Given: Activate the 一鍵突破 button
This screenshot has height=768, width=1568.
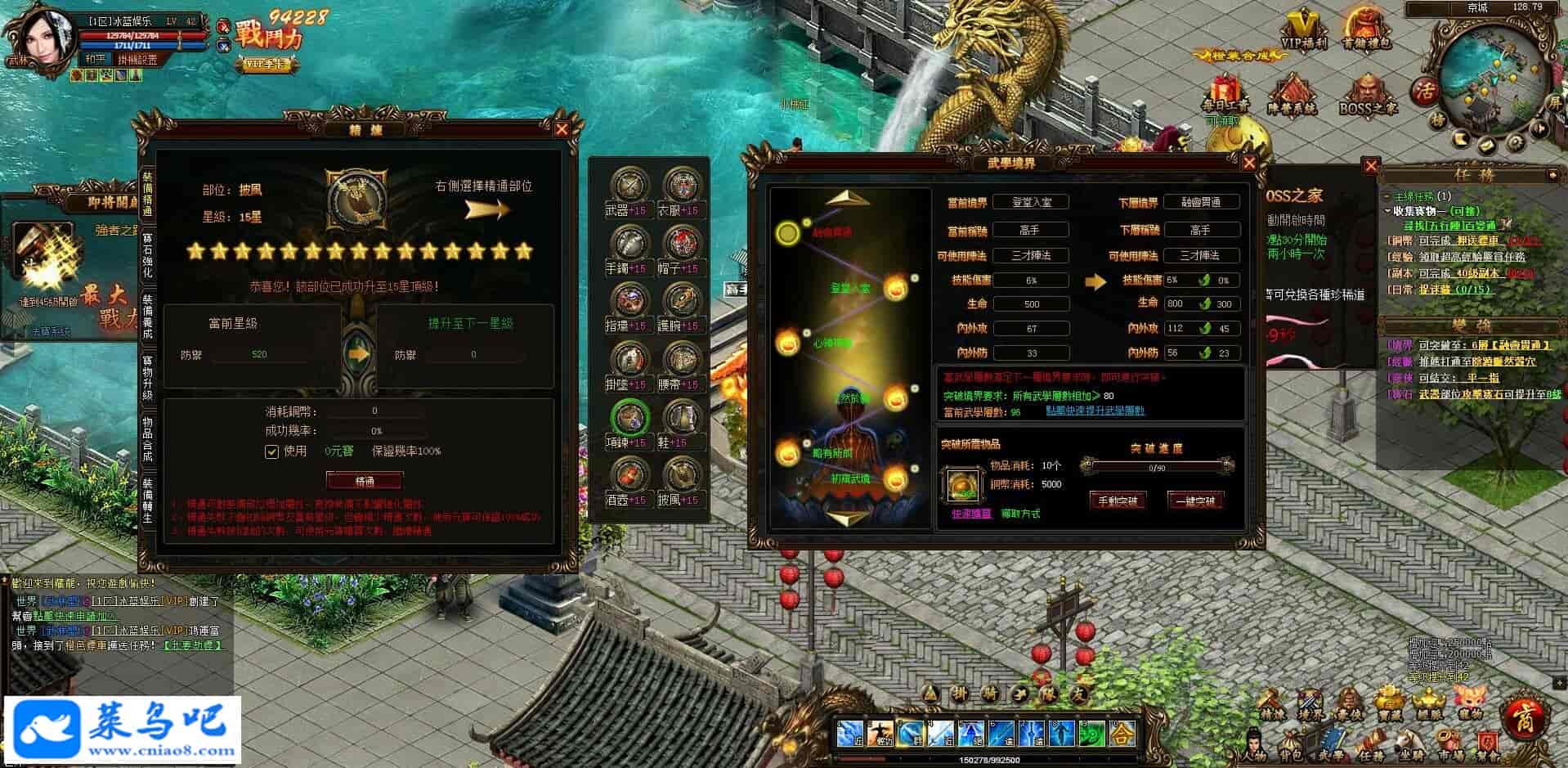Looking at the screenshot, I should (x=1194, y=501).
